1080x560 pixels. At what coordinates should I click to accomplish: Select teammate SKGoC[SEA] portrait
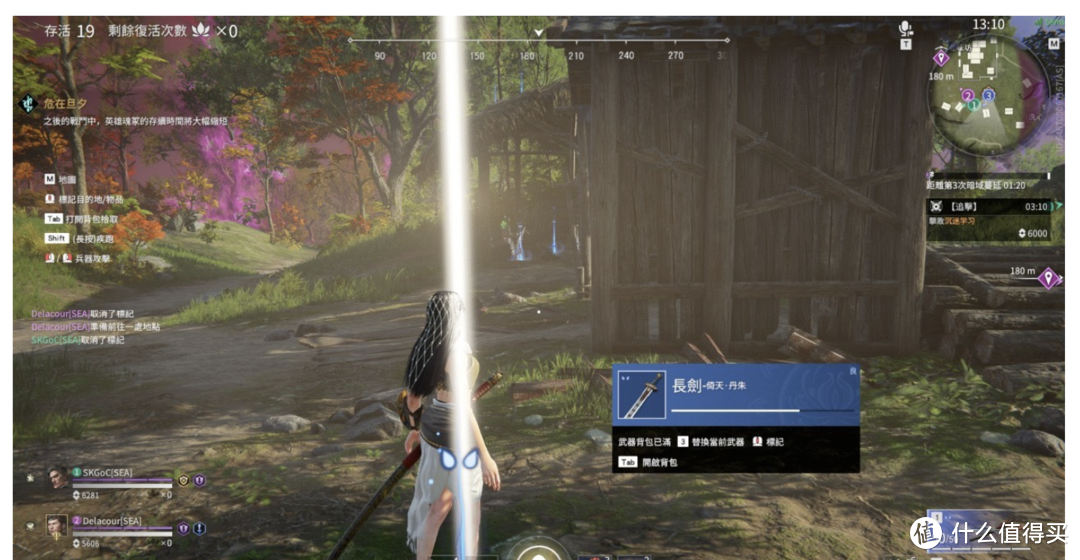(x=58, y=478)
